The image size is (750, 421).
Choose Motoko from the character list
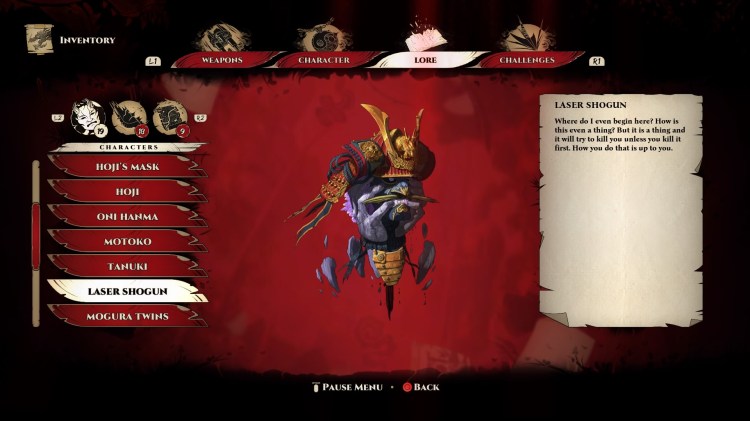(x=125, y=240)
